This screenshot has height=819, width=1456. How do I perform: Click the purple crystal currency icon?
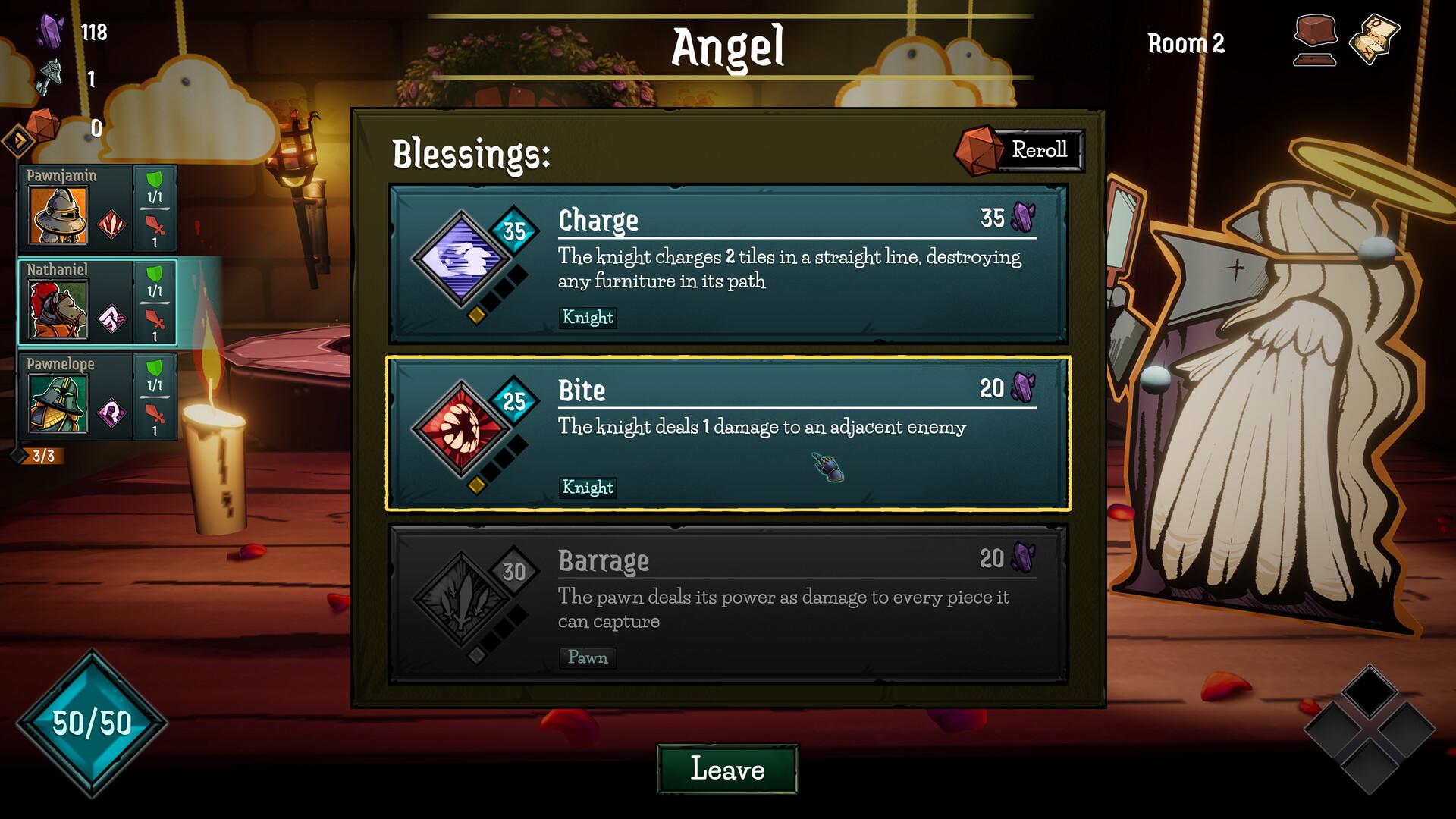point(52,29)
